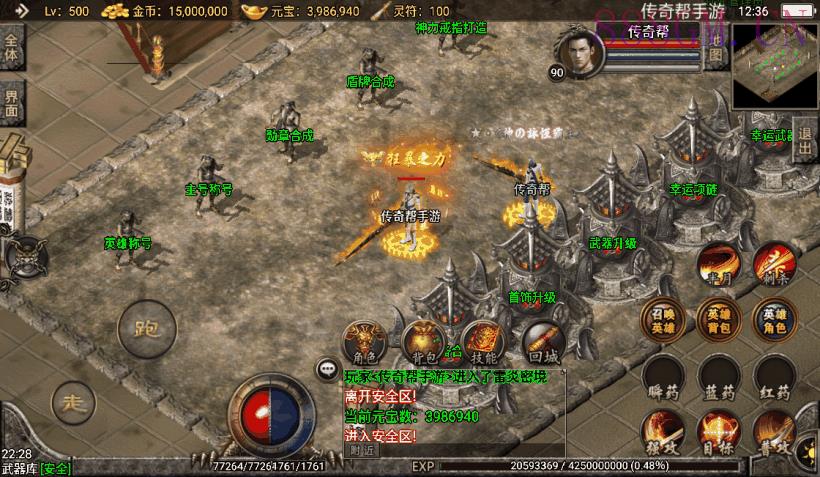Viewport: 820px width, 477px height.
Task: Switch movement to 跑 run
Action: click(145, 327)
